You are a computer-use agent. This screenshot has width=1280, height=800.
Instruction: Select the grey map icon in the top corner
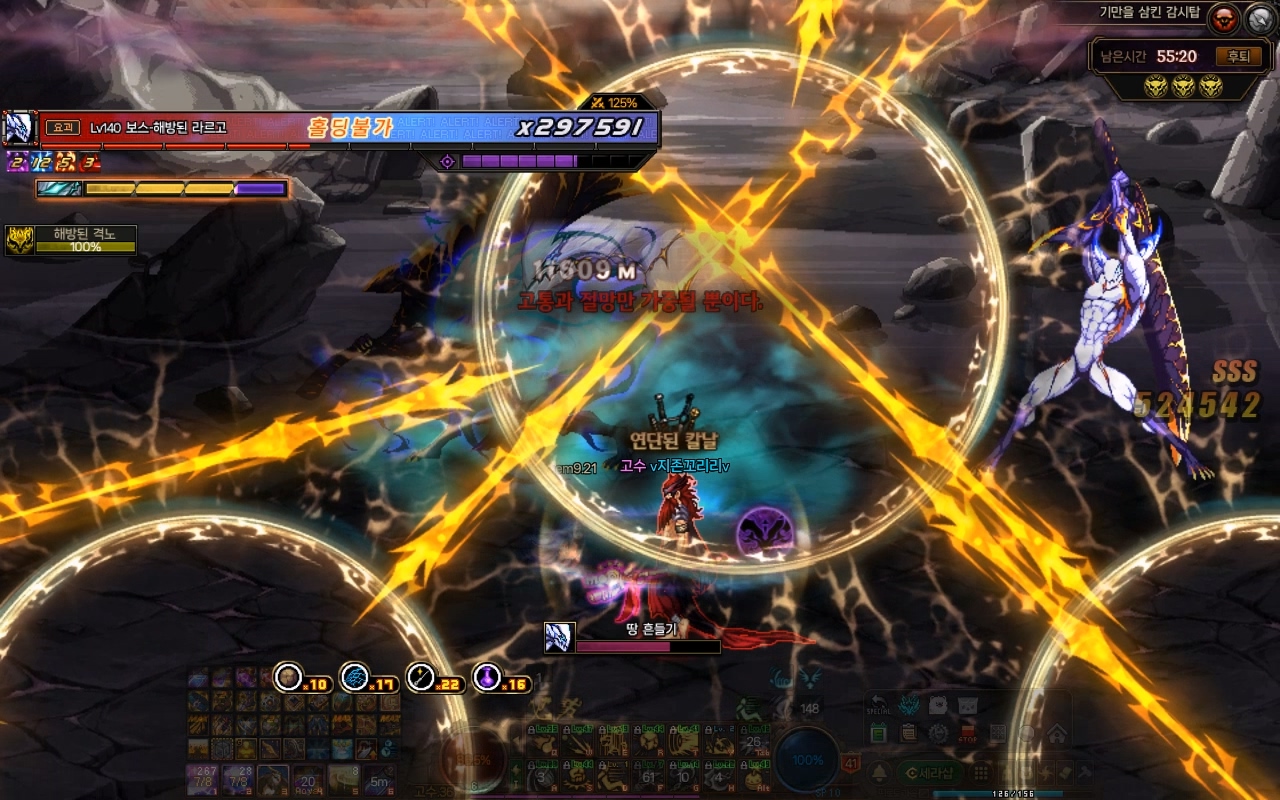coord(1258,18)
